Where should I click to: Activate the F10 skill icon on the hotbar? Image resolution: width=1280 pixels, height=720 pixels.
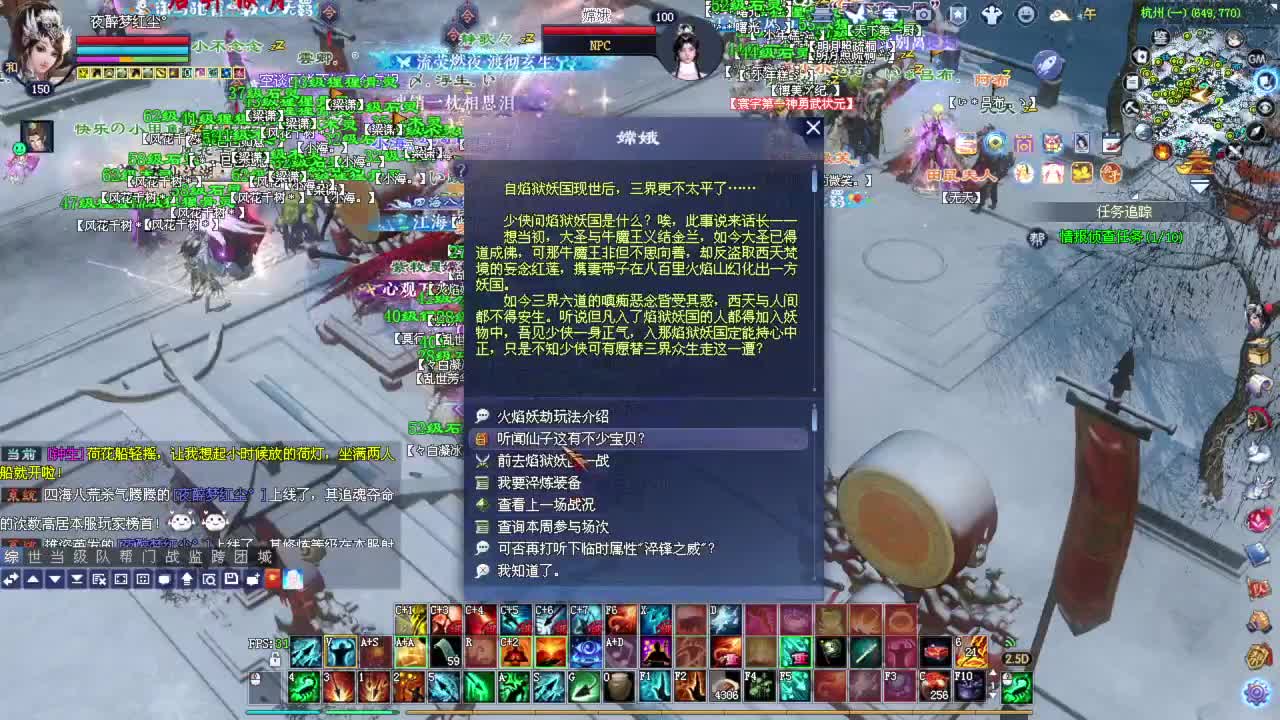coord(967,688)
